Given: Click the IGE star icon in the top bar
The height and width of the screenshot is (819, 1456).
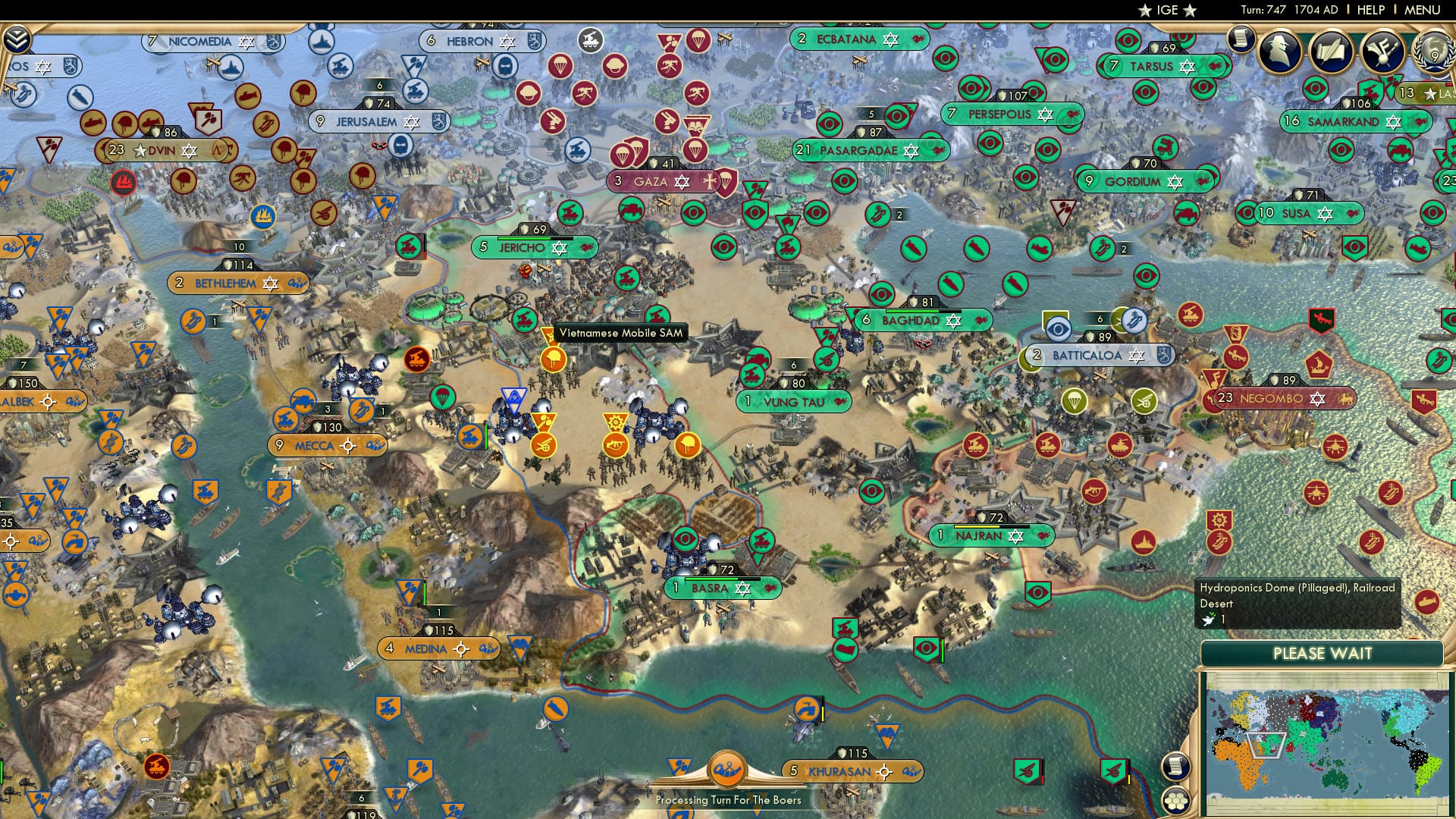Looking at the screenshot, I should pos(1145,11).
